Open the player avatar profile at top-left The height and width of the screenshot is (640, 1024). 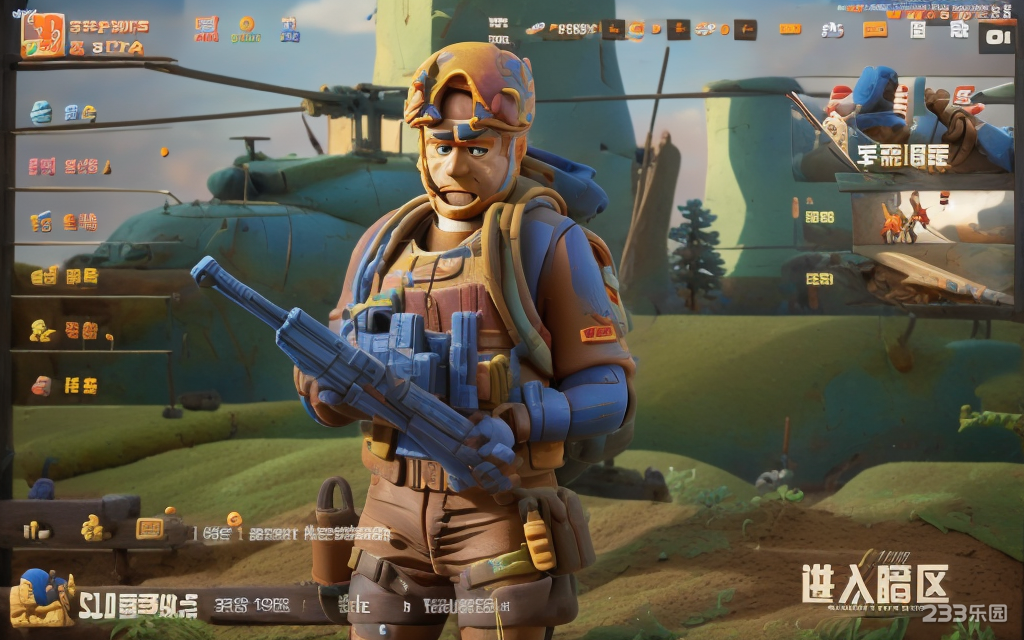pos(43,35)
